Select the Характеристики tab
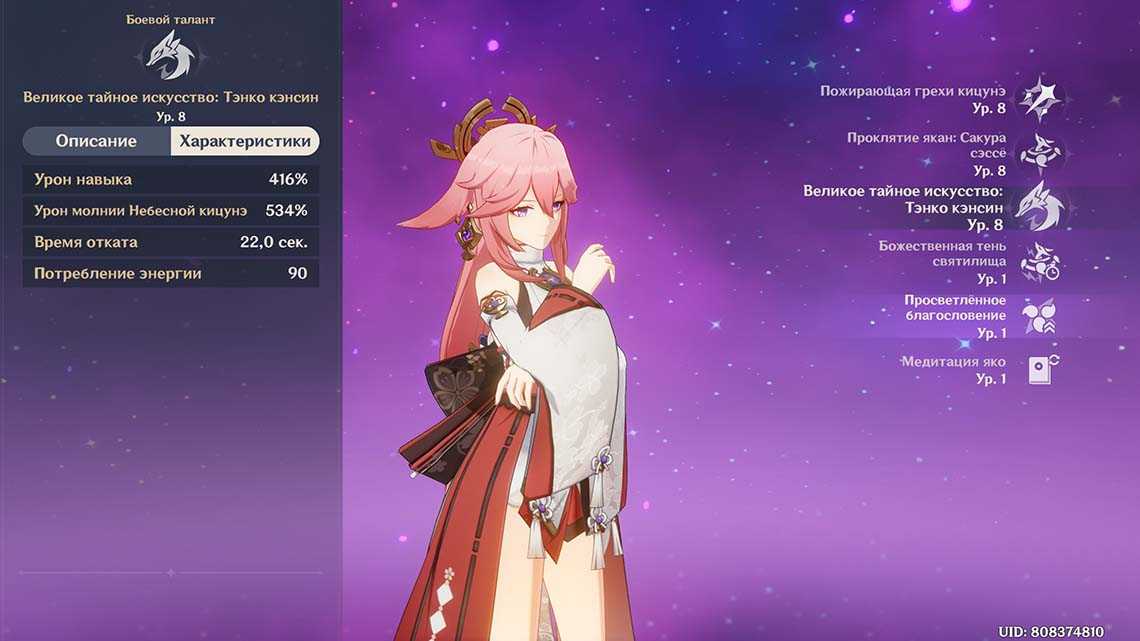 245,141
